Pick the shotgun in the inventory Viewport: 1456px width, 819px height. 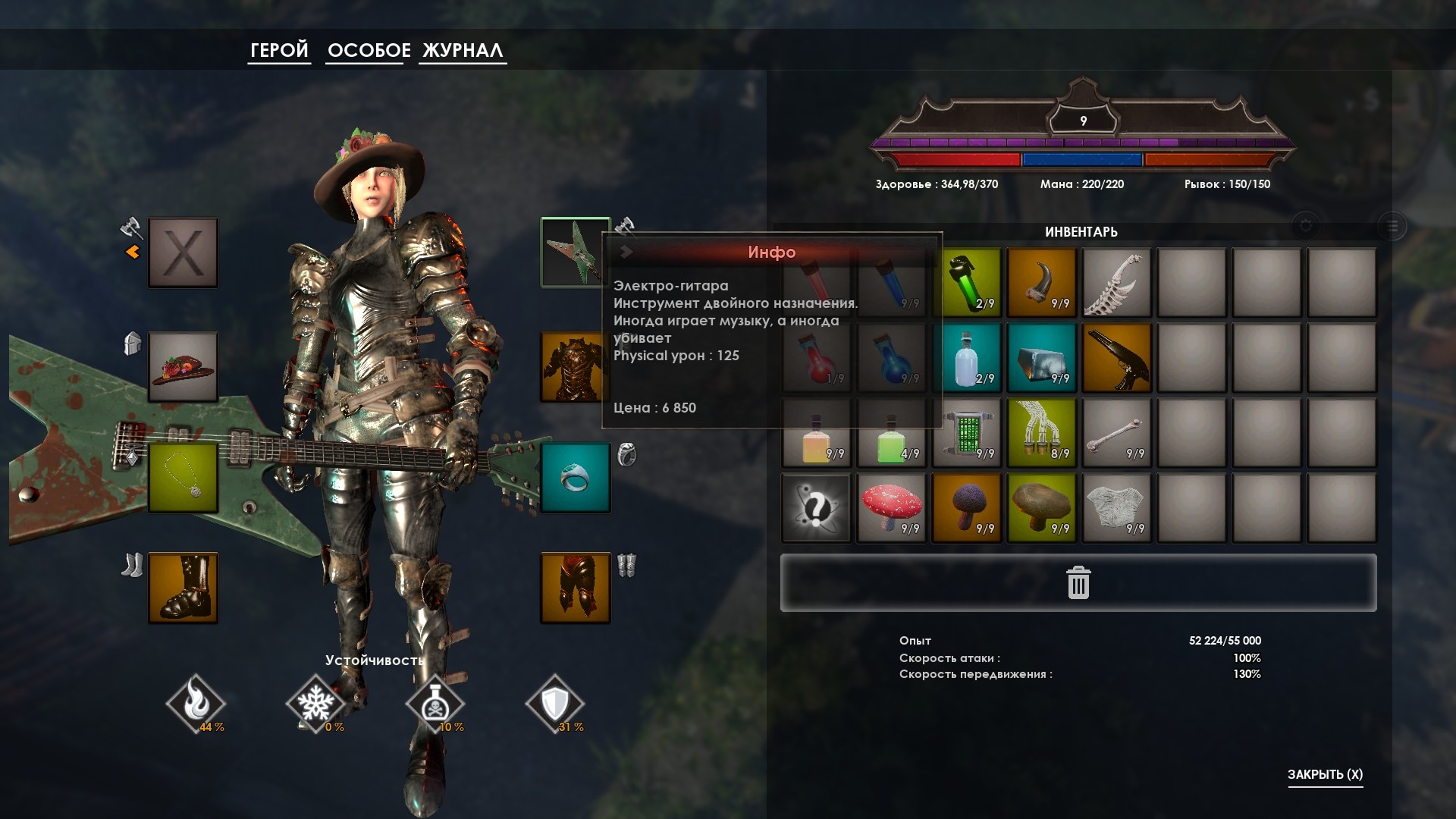1116,357
